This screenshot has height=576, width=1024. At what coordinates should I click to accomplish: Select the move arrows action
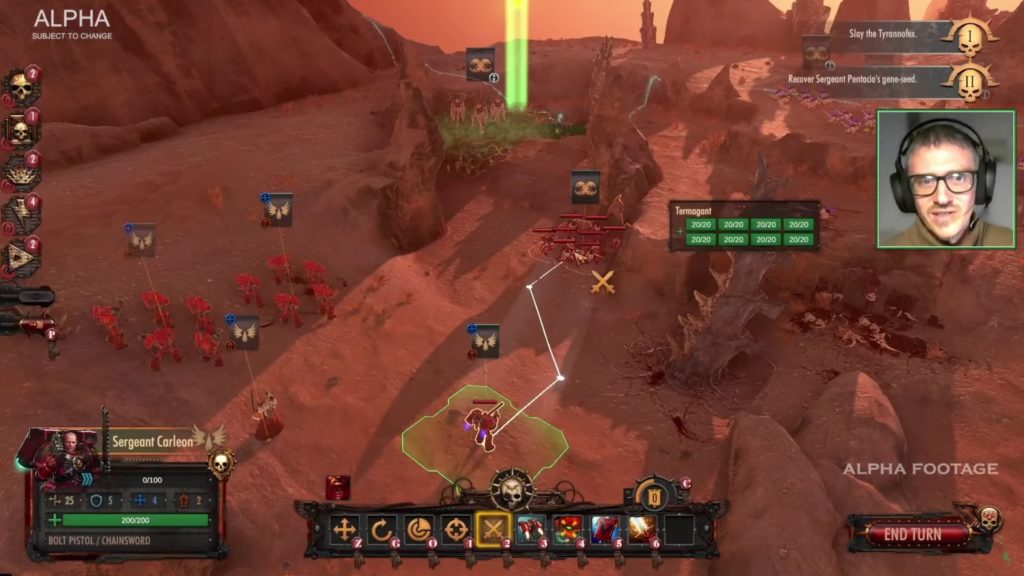[345, 530]
